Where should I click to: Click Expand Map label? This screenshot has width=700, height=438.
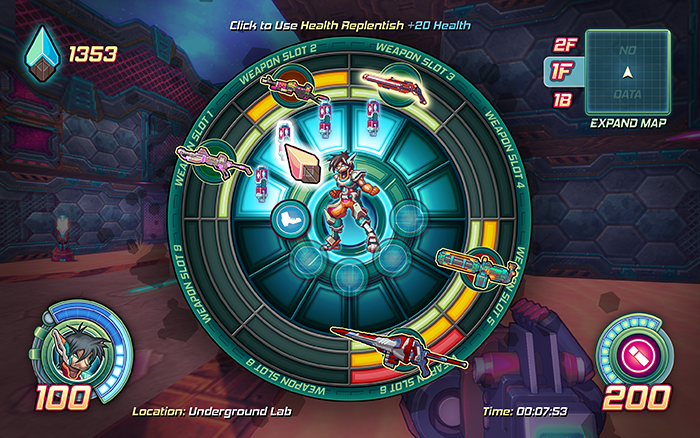[628, 123]
